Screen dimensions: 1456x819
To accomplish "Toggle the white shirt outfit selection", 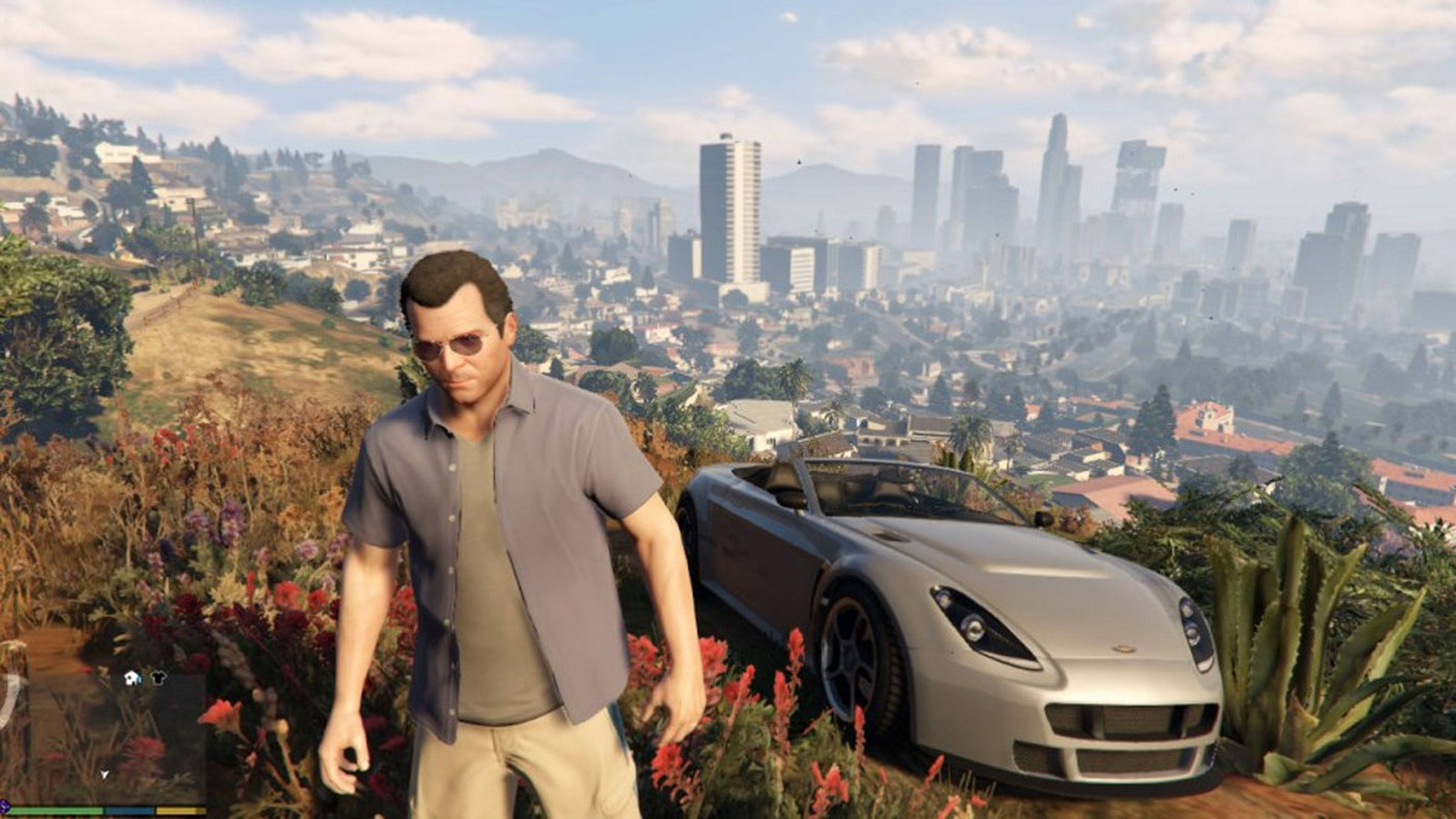I will pos(131,678).
